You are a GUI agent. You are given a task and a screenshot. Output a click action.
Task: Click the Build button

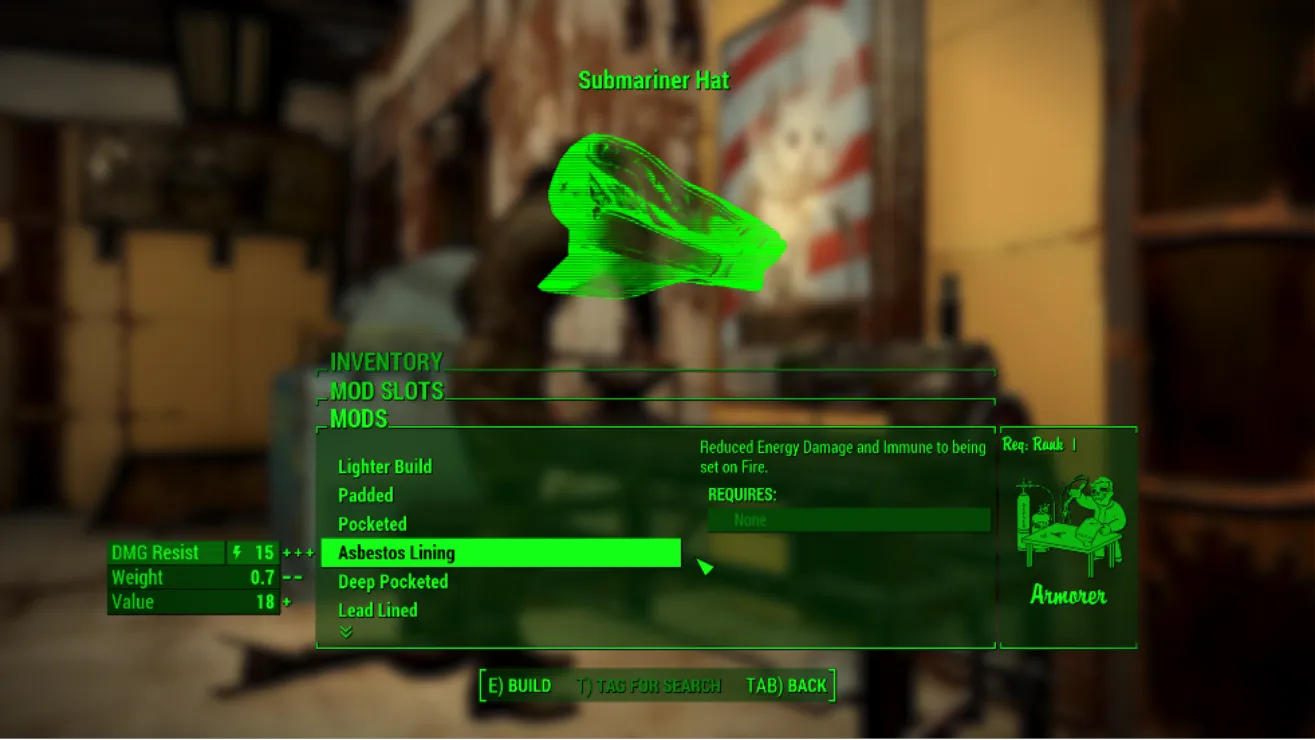click(x=519, y=686)
